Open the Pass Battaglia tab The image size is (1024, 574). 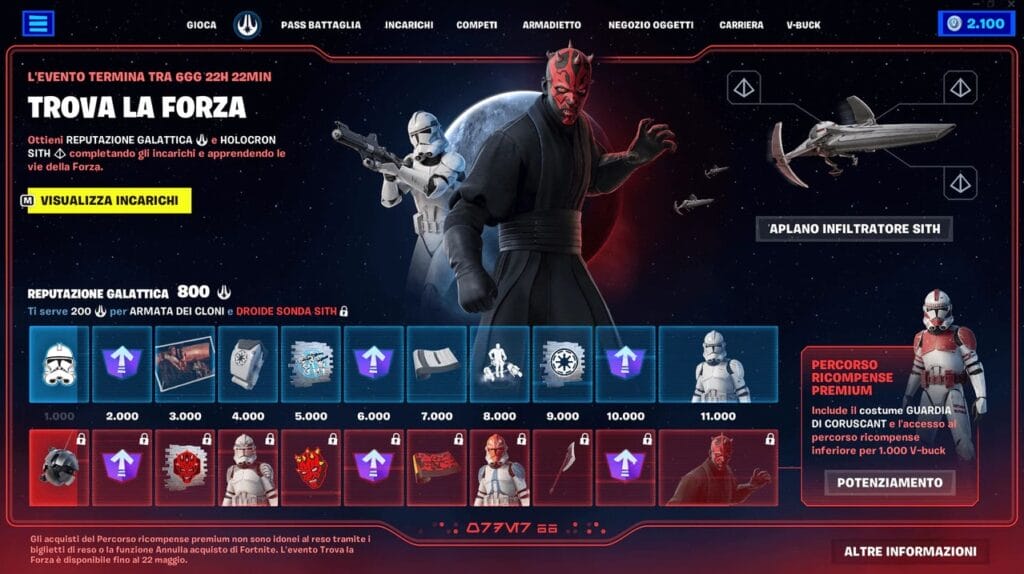click(321, 24)
